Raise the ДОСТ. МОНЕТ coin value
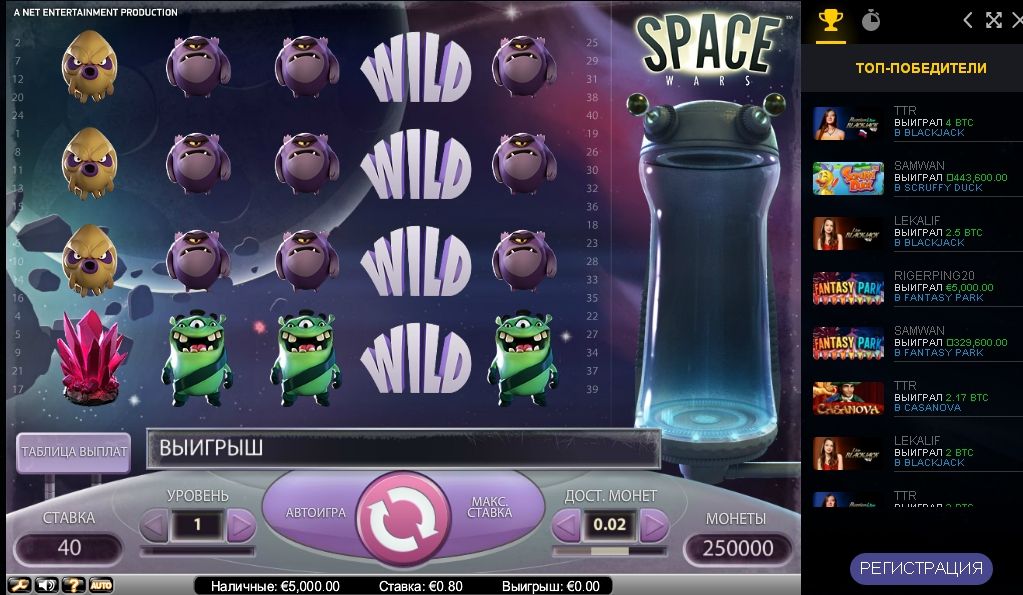This screenshot has width=1023, height=595. pyautogui.click(x=653, y=524)
